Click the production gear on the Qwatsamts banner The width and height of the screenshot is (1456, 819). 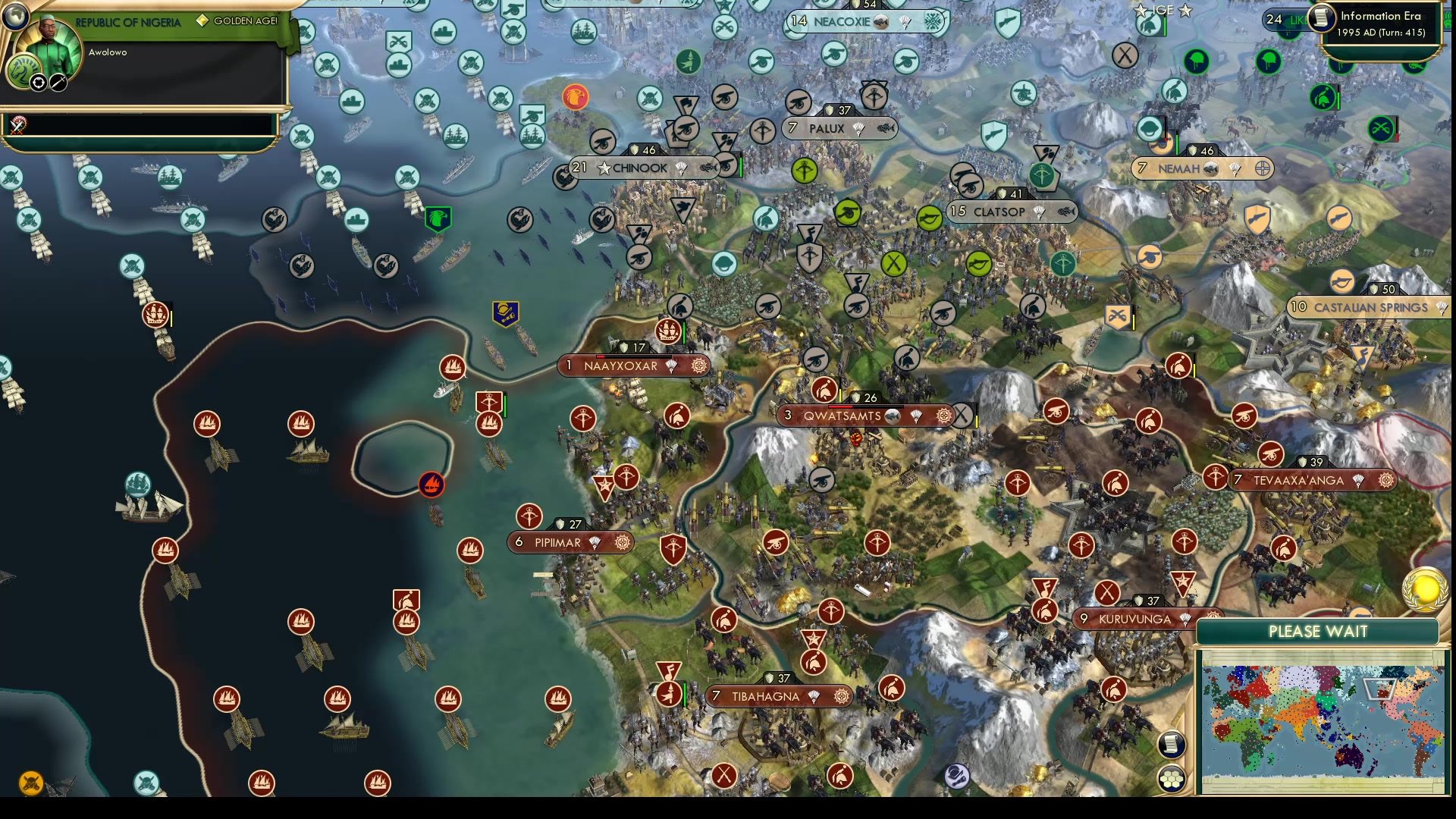[x=943, y=416]
